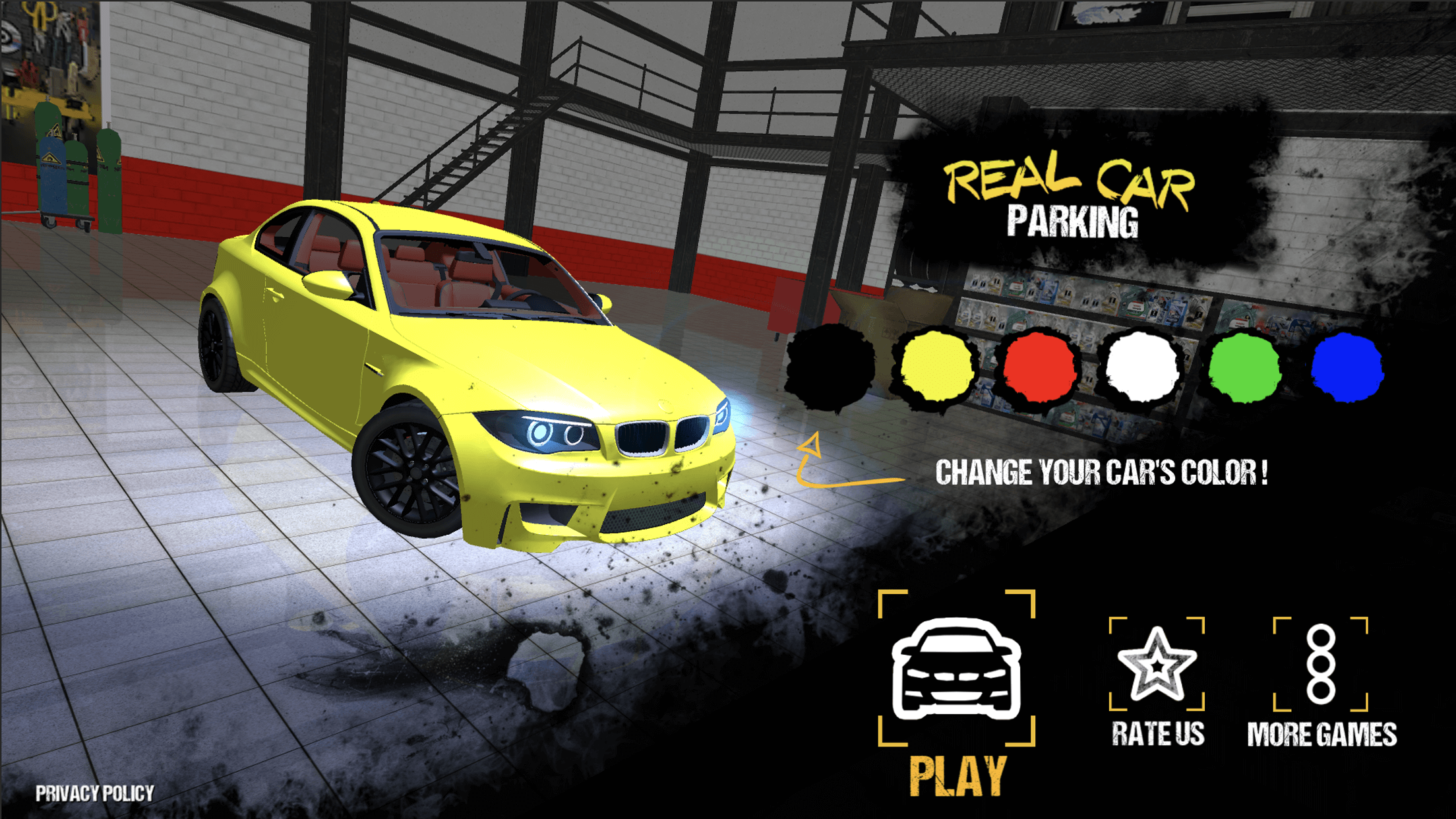Apply the blue paint color
This screenshot has width=1456, height=819.
[x=1347, y=367]
